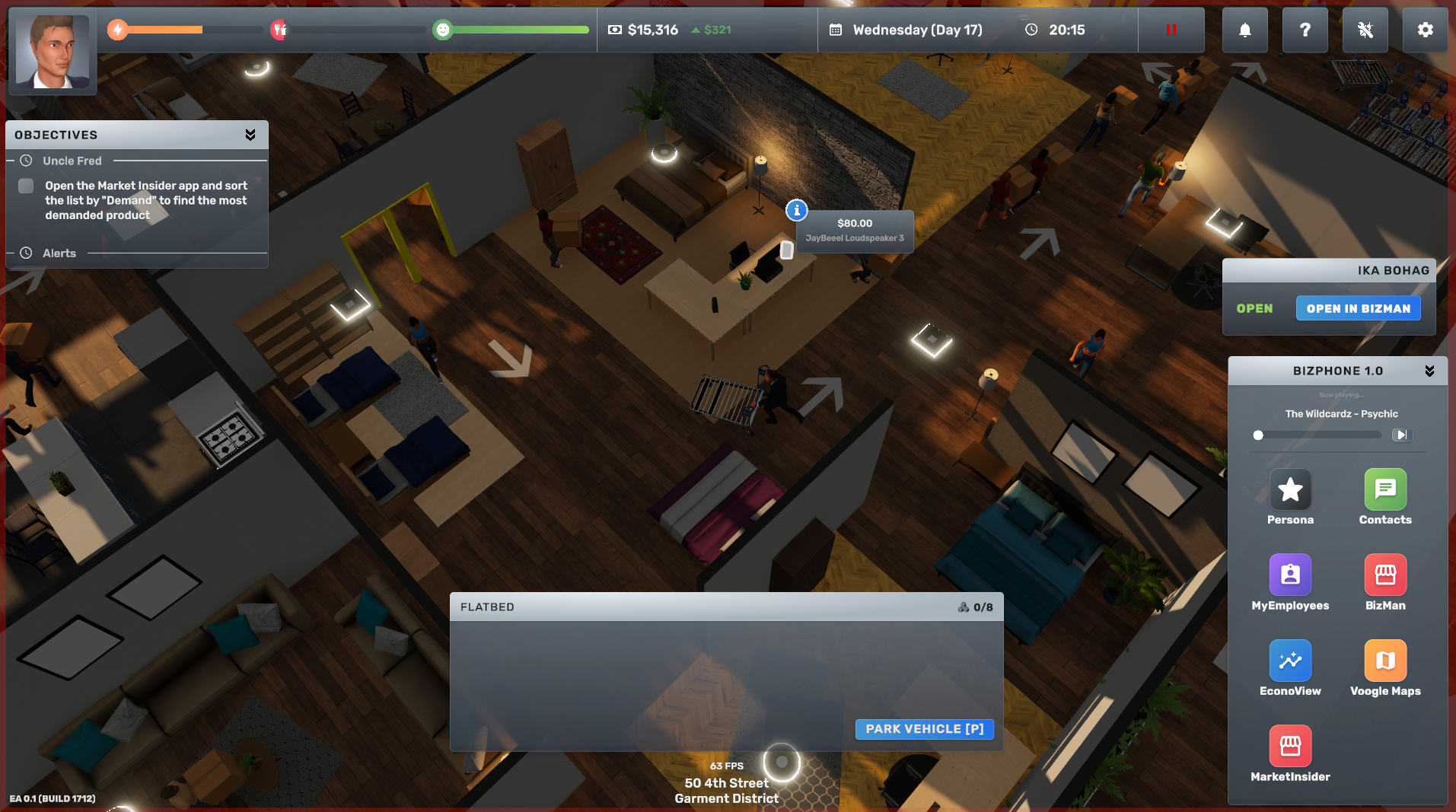Launch the MyEmployees app
The image size is (1456, 812).
point(1290,575)
